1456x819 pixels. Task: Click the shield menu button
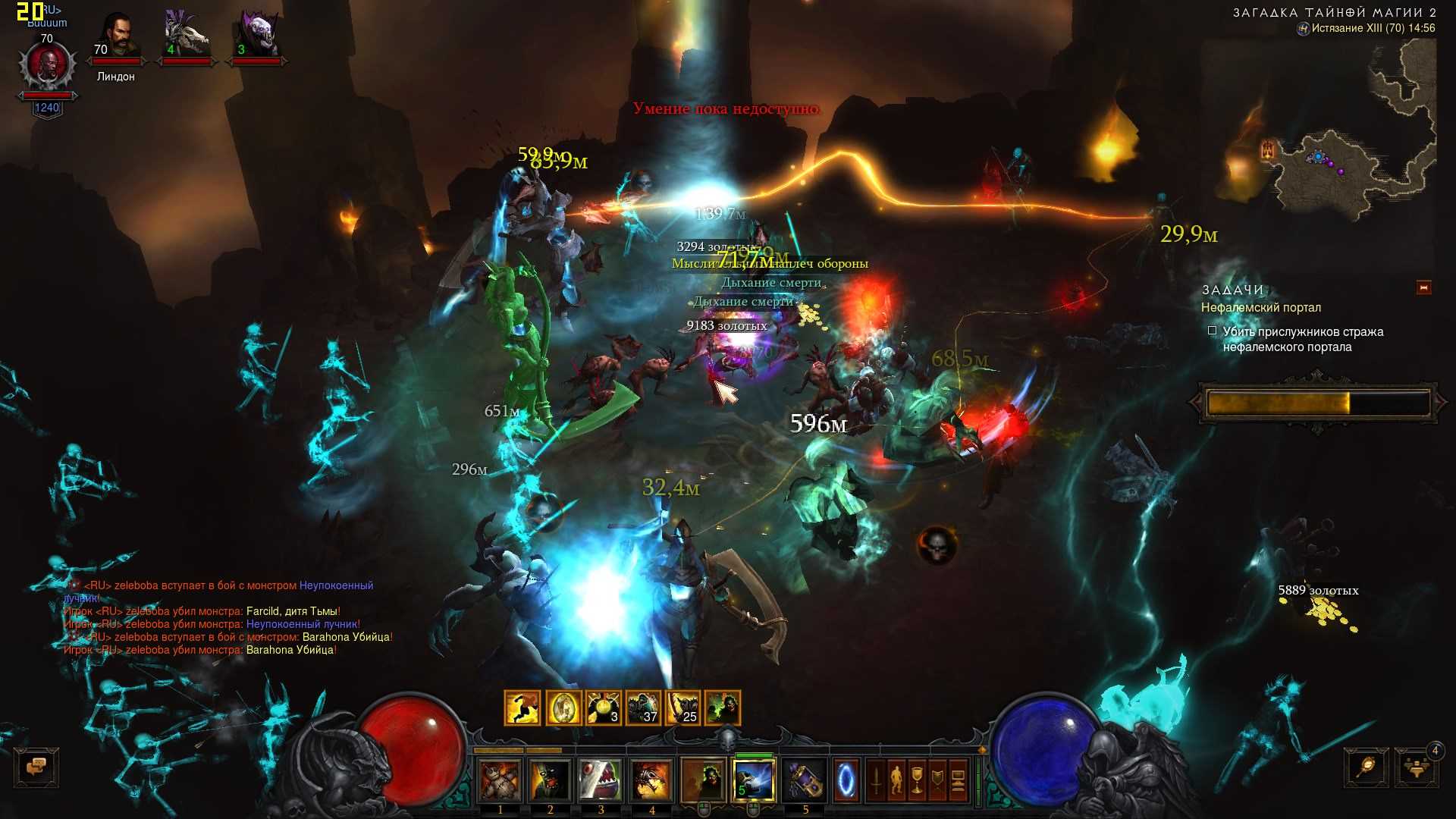click(937, 781)
